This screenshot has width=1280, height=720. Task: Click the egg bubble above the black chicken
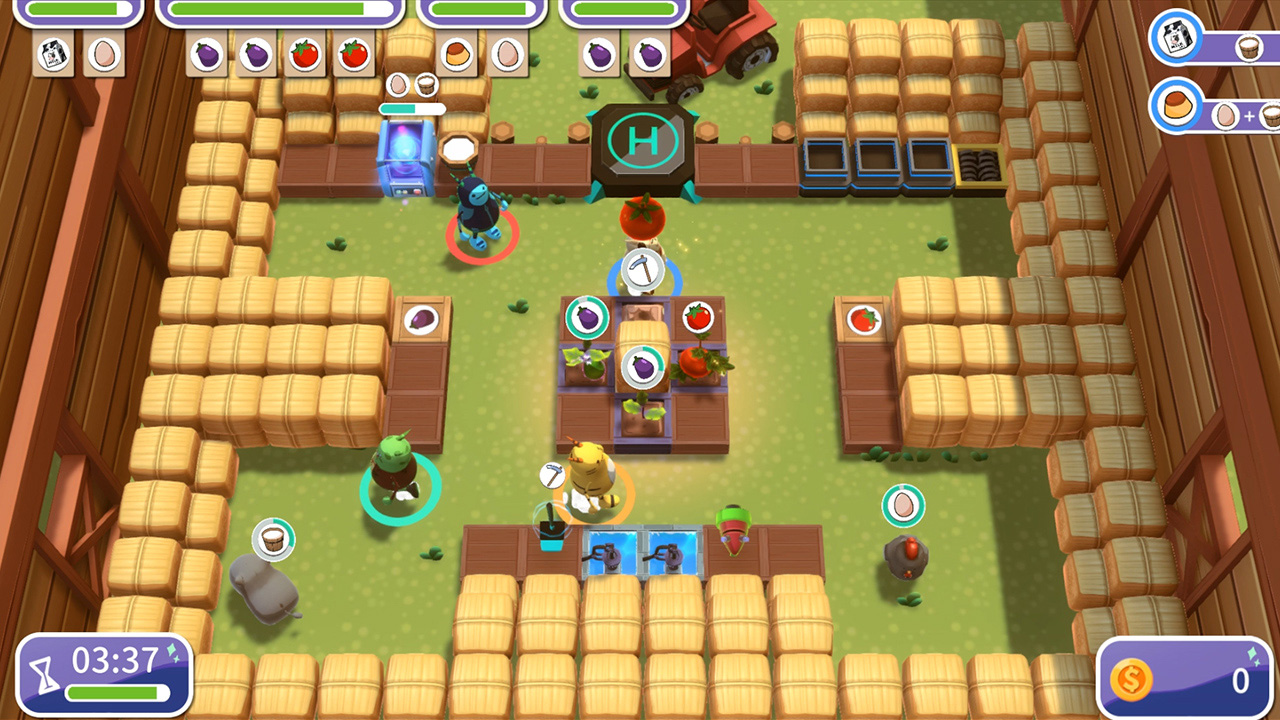coord(903,505)
